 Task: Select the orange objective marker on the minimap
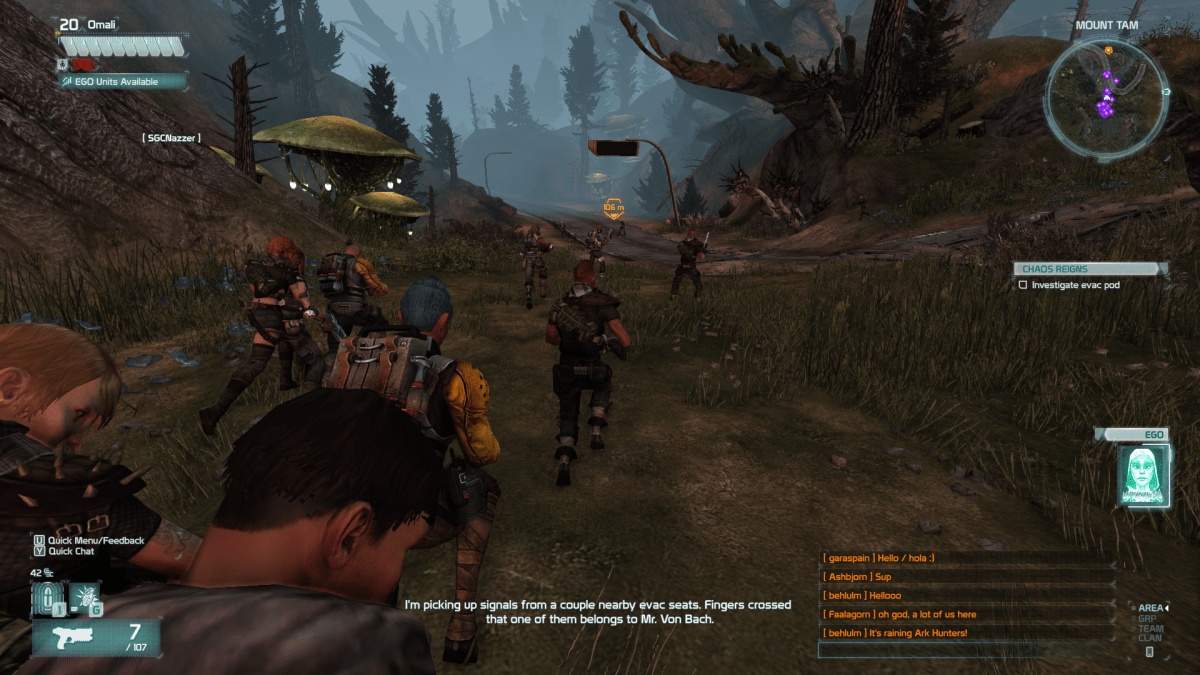(x=1108, y=49)
